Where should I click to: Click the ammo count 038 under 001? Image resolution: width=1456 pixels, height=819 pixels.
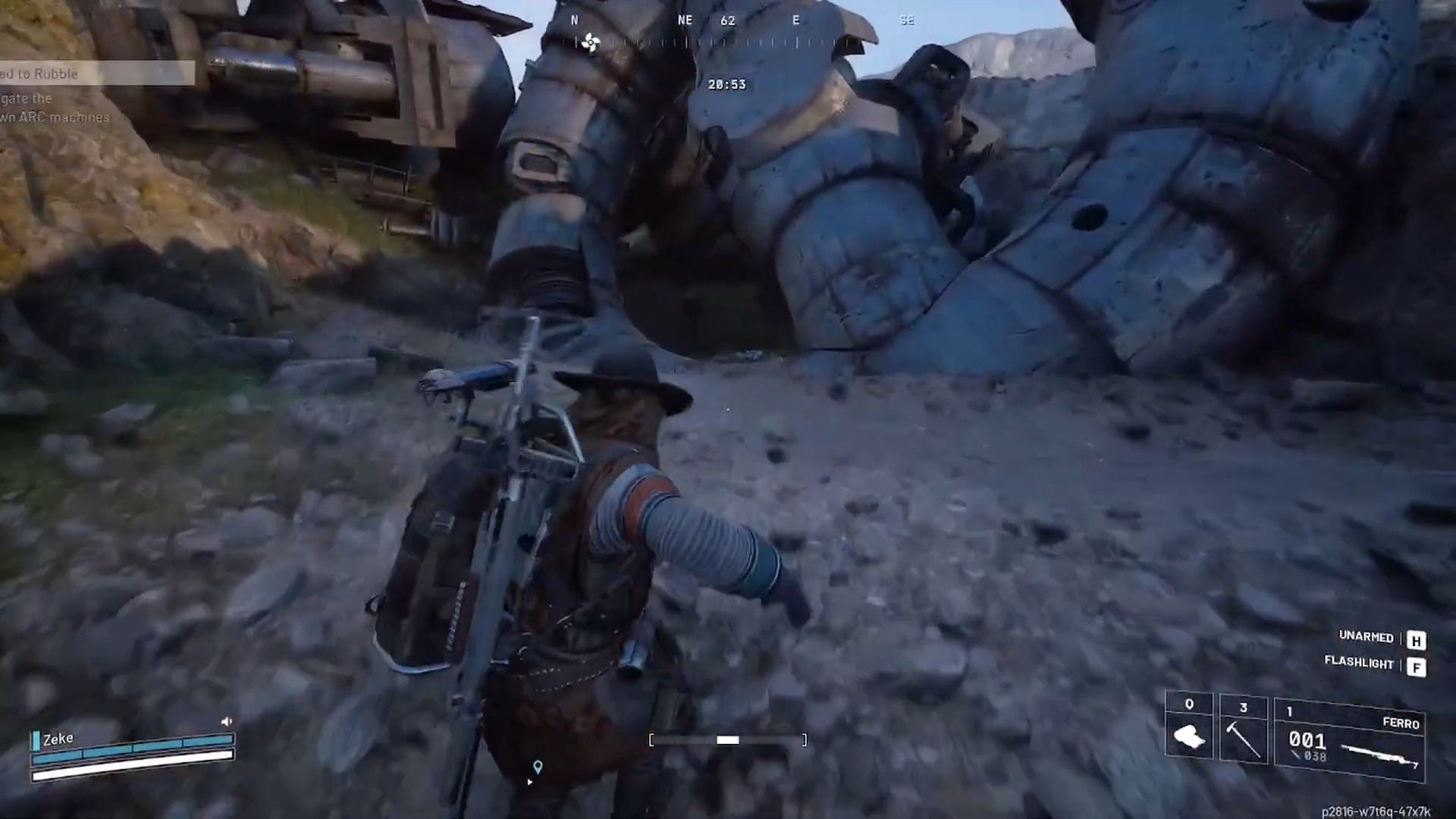pyautogui.click(x=1314, y=757)
